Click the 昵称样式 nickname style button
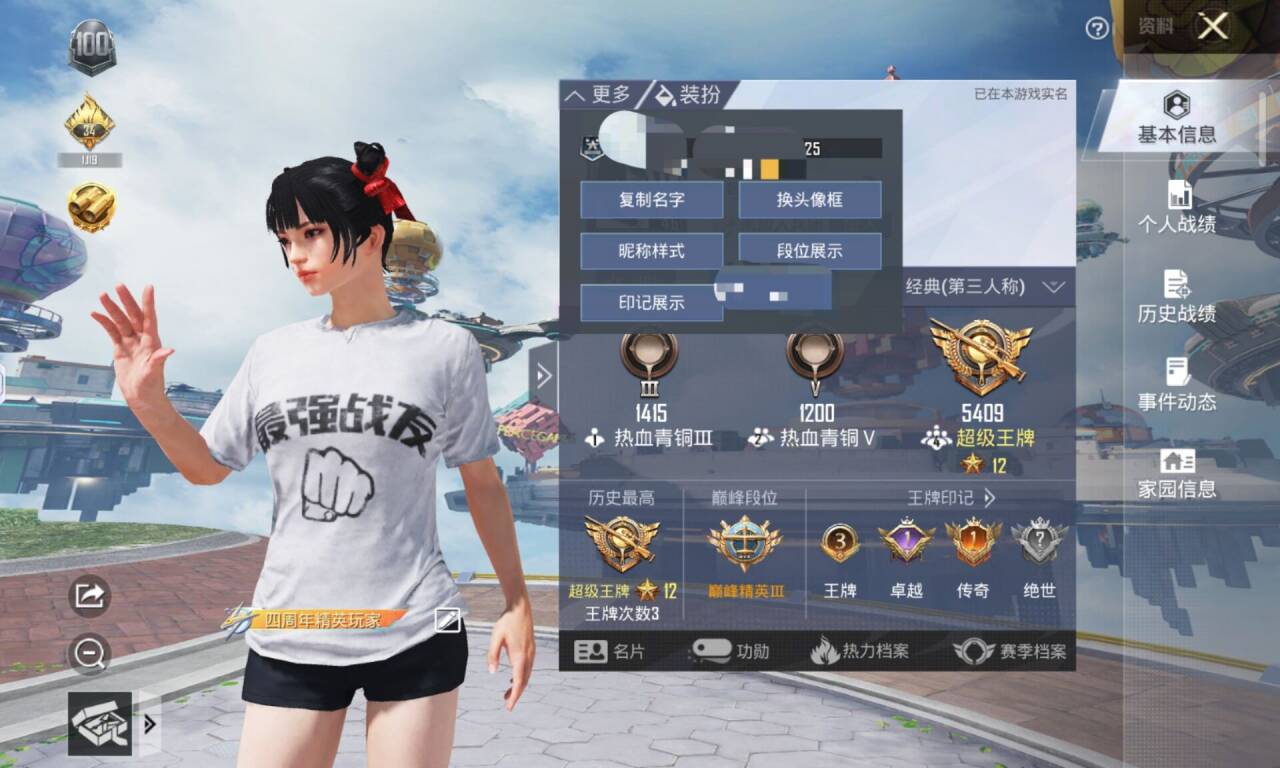 point(651,251)
